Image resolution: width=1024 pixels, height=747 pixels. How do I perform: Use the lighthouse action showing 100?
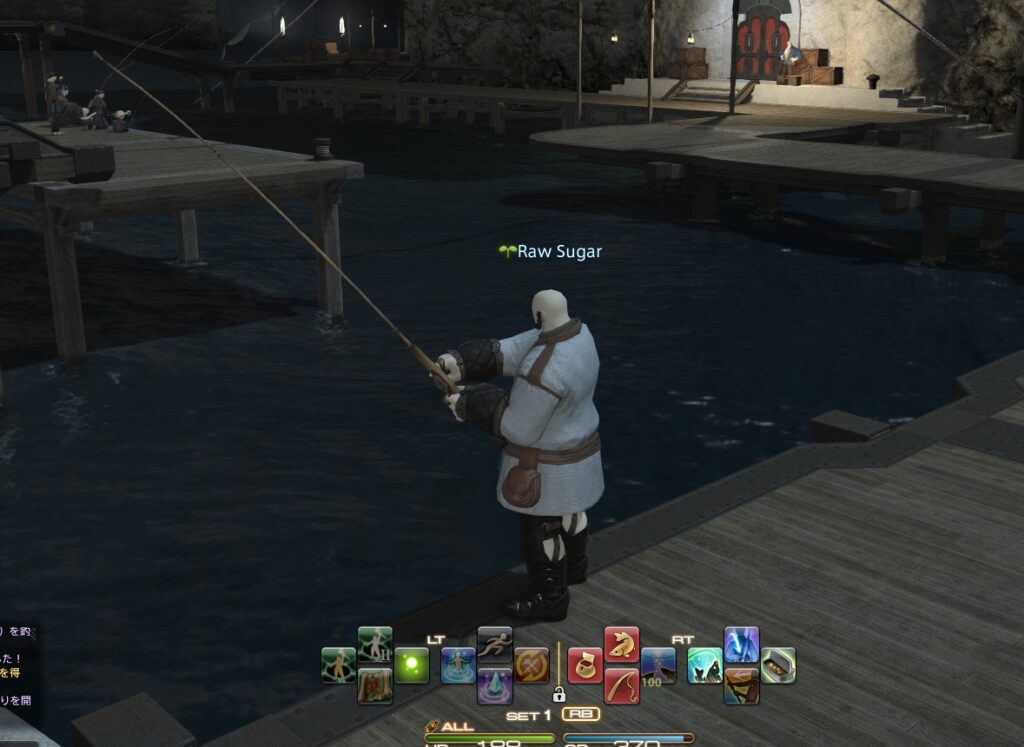point(658,665)
